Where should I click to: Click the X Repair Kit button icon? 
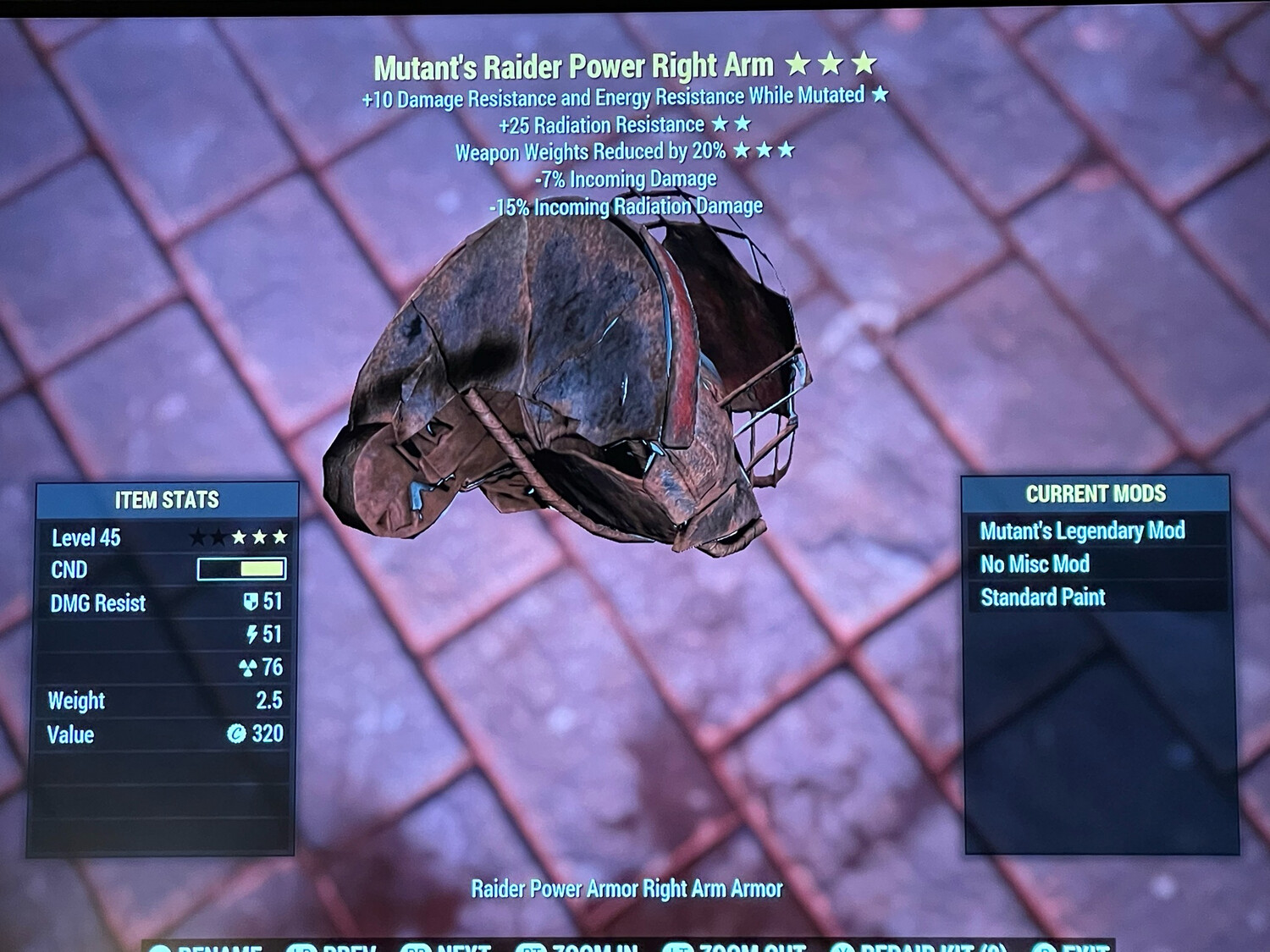coord(842,947)
